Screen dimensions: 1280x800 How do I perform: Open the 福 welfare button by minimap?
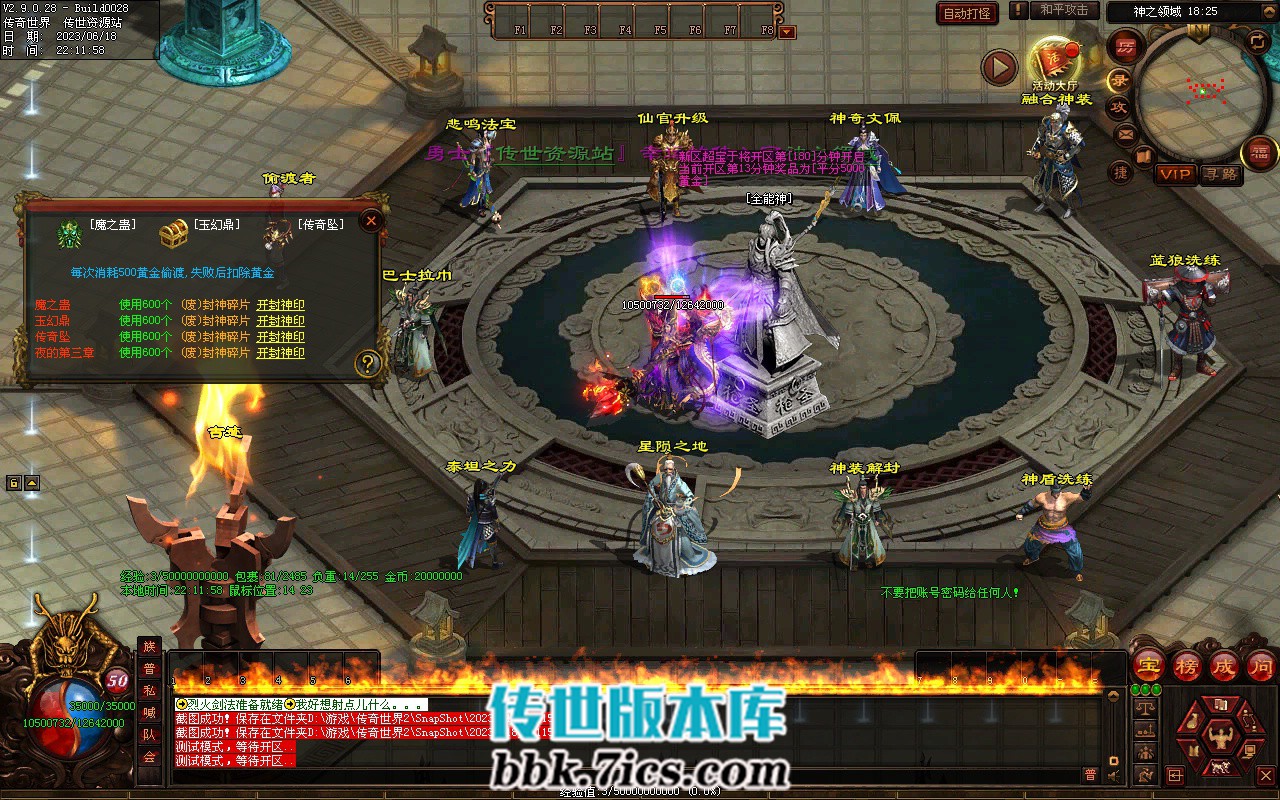(x=1259, y=152)
